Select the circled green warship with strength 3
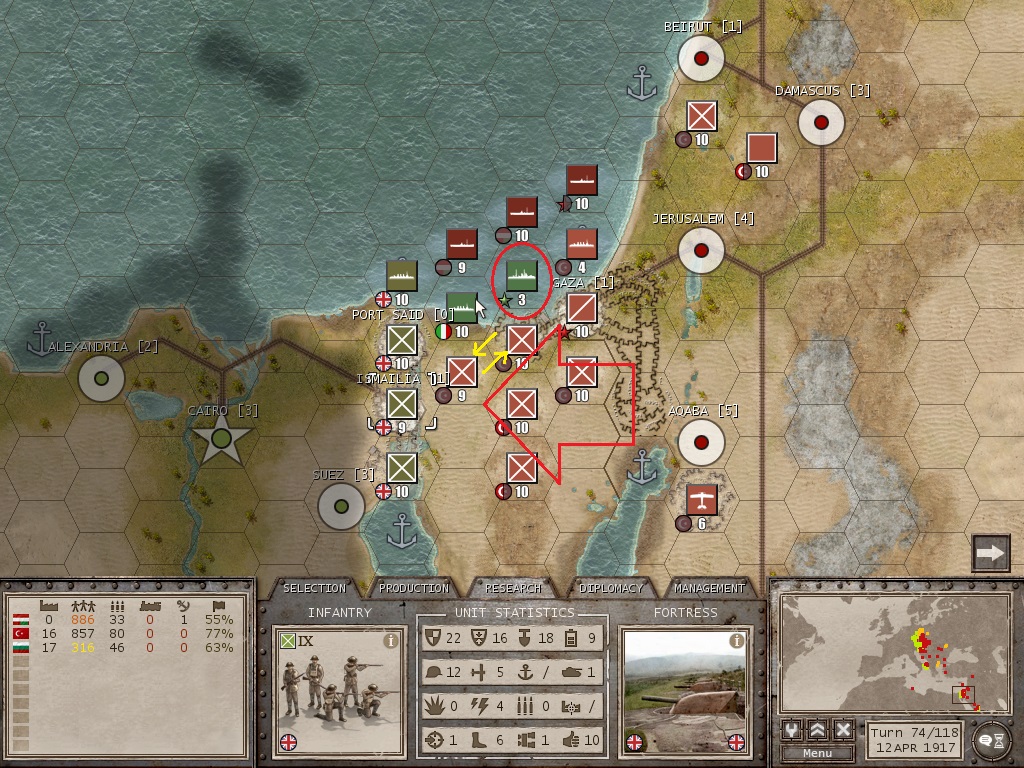Image resolution: width=1024 pixels, height=768 pixels. click(522, 275)
